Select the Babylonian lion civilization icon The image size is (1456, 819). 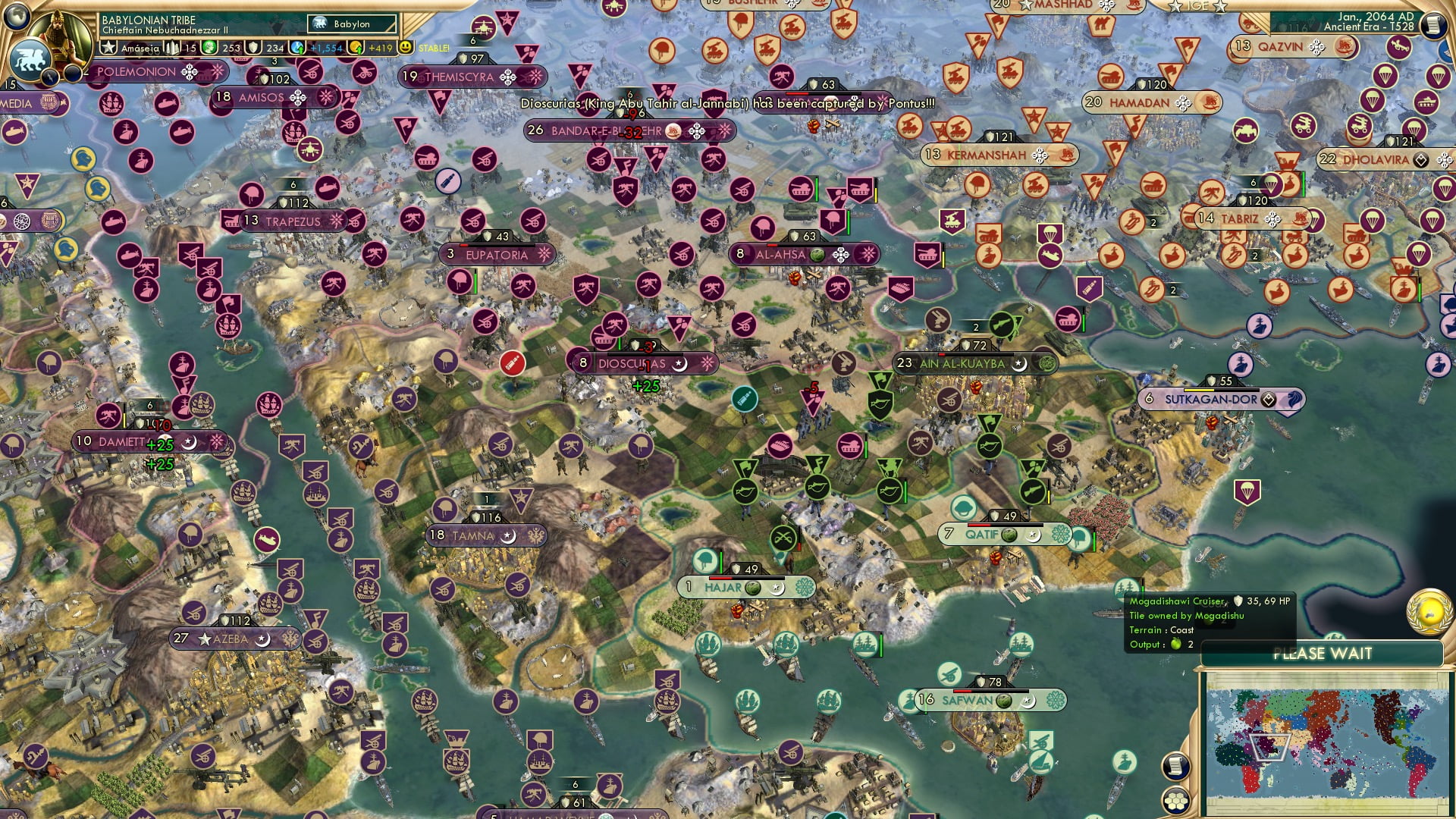pyautogui.click(x=30, y=59)
